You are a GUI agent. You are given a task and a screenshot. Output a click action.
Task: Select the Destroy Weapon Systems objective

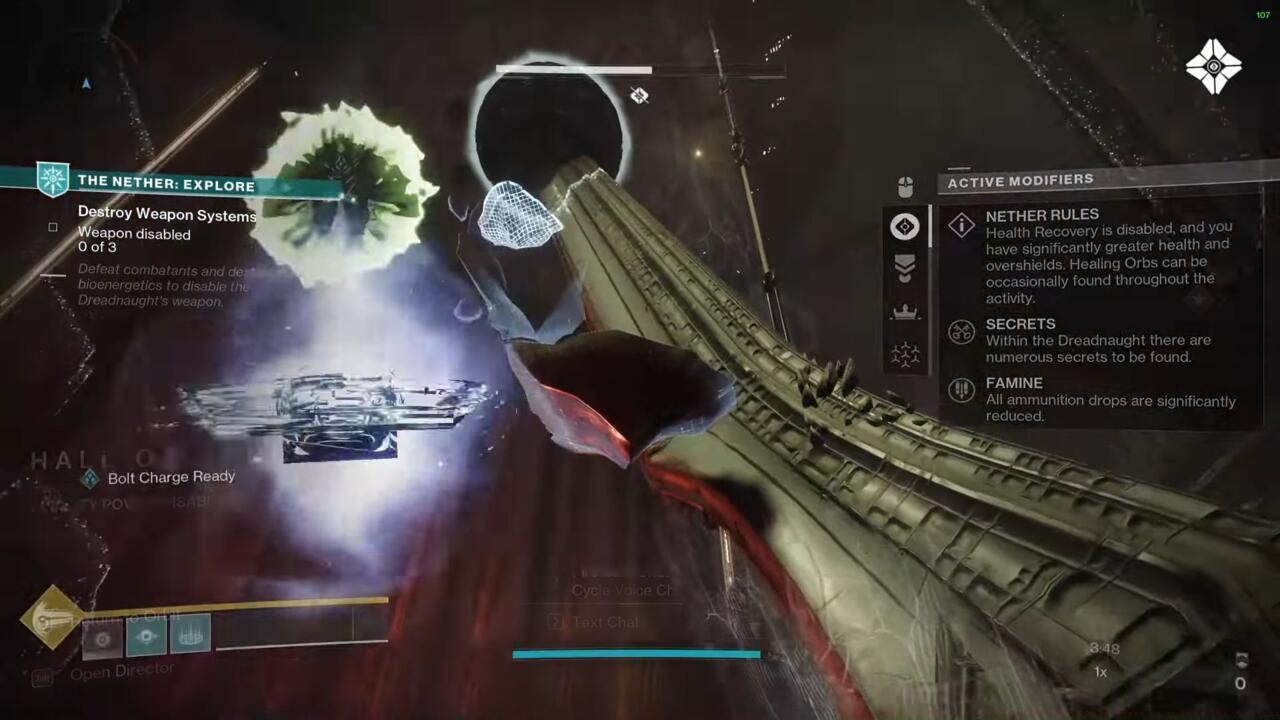pyautogui.click(x=166, y=214)
